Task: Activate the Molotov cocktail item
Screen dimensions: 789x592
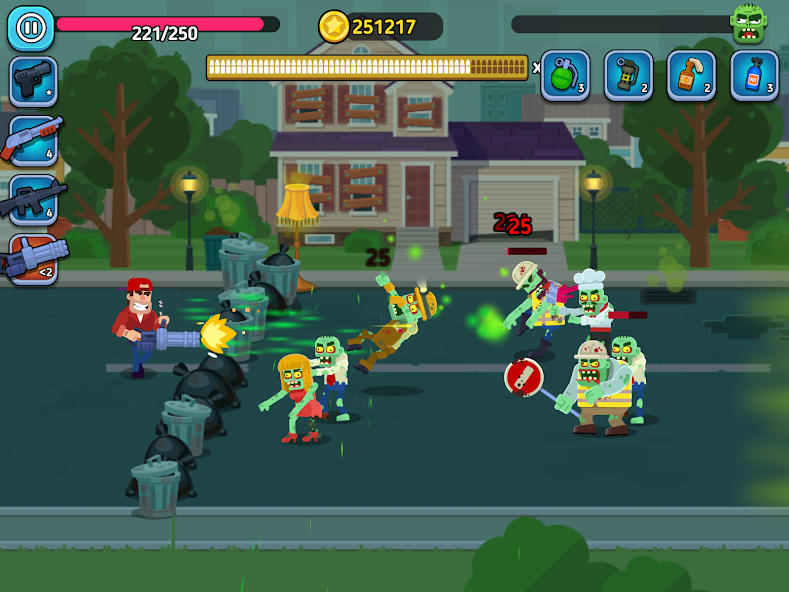Action: click(x=691, y=75)
